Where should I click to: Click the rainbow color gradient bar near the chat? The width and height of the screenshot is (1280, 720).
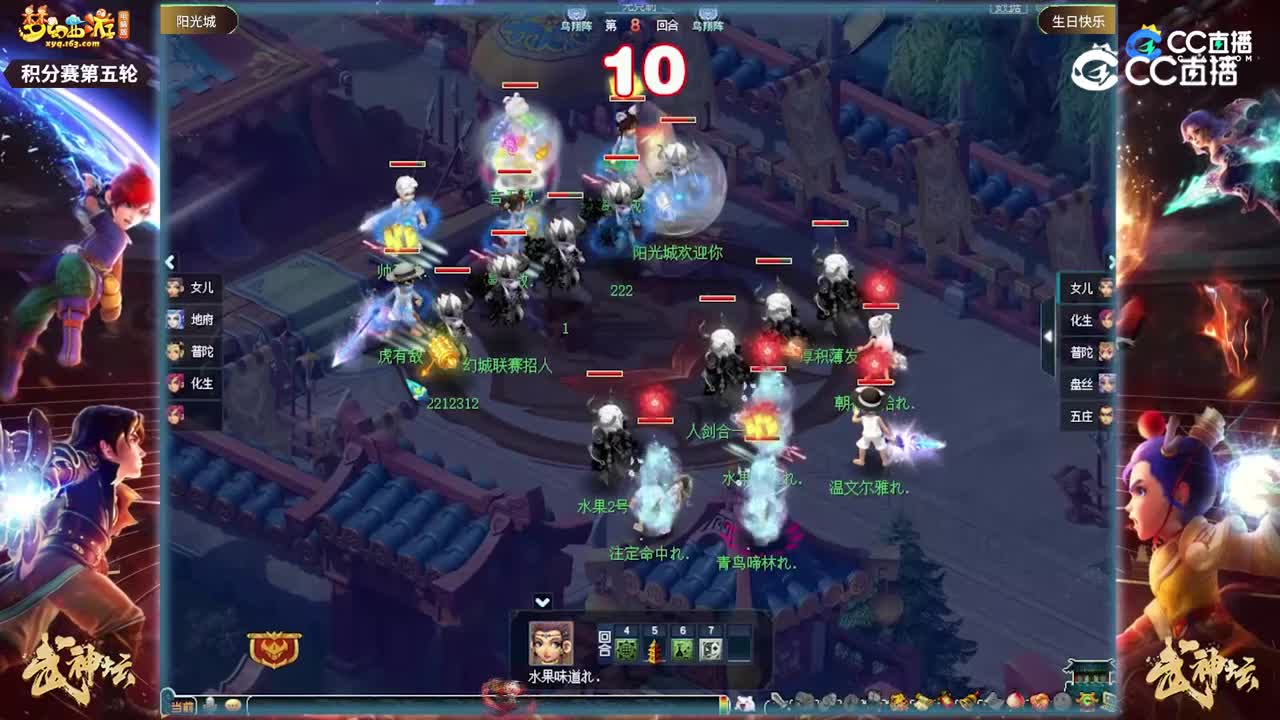point(722,703)
